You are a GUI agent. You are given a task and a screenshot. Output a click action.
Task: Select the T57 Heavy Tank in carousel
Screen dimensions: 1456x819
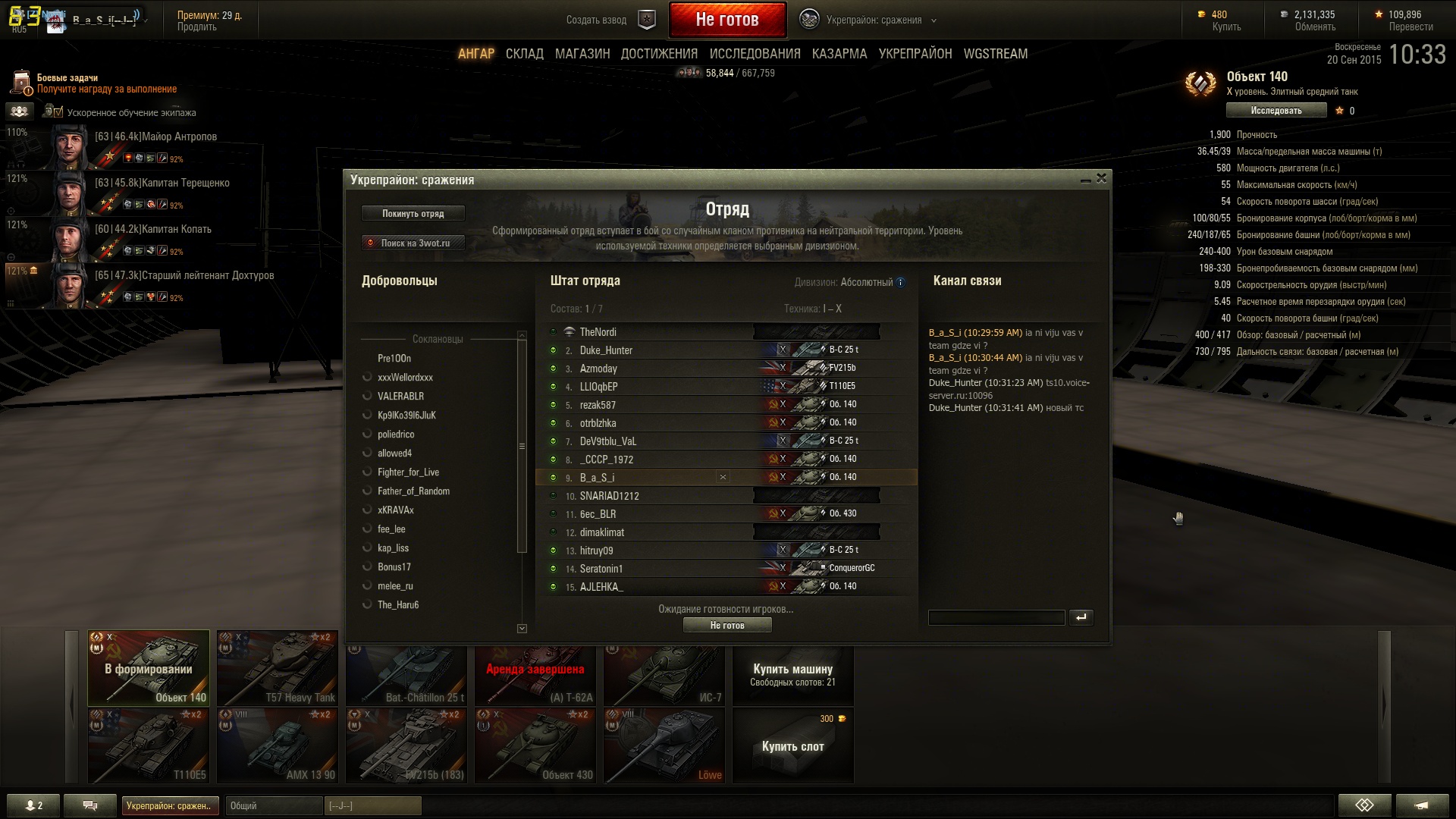click(x=278, y=668)
